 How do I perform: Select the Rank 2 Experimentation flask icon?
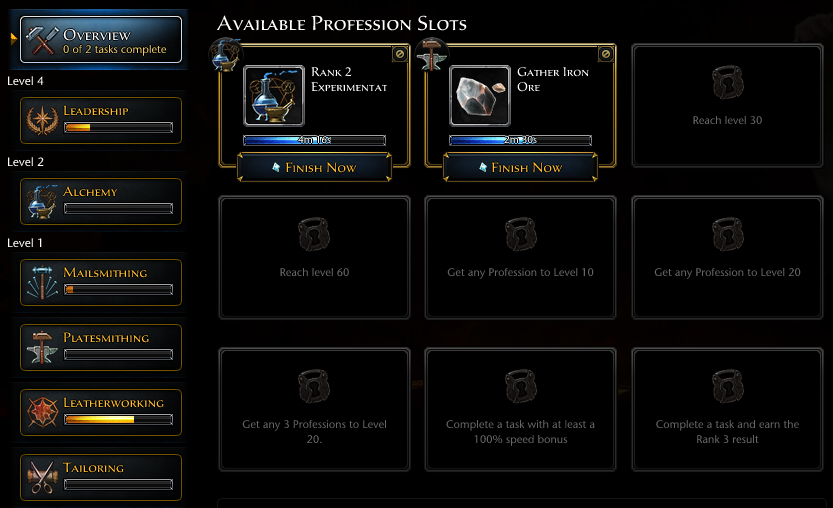tap(274, 96)
